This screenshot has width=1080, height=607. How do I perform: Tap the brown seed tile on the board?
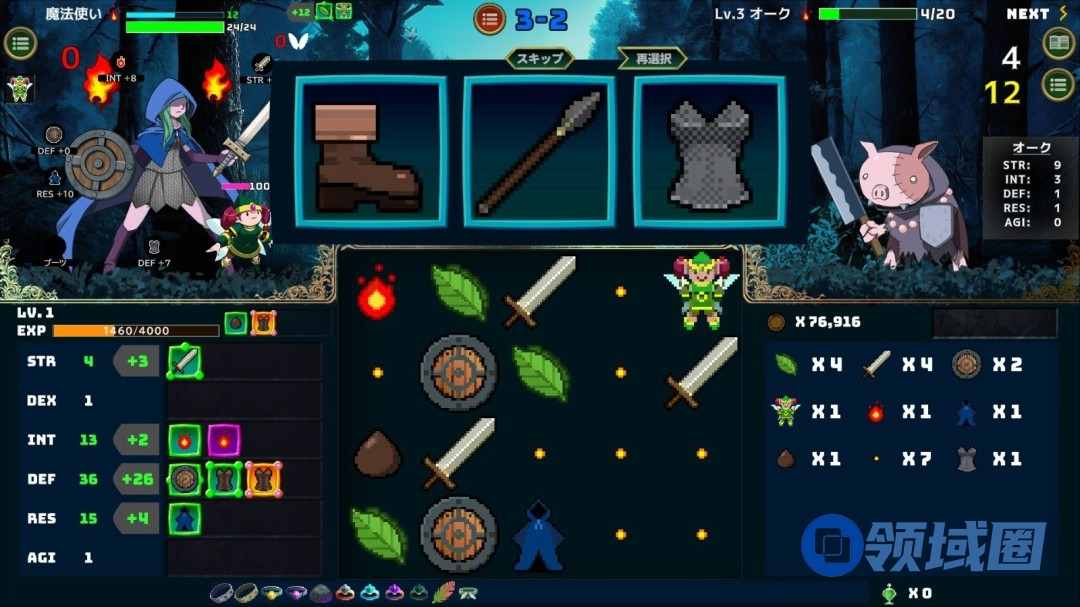[x=377, y=455]
